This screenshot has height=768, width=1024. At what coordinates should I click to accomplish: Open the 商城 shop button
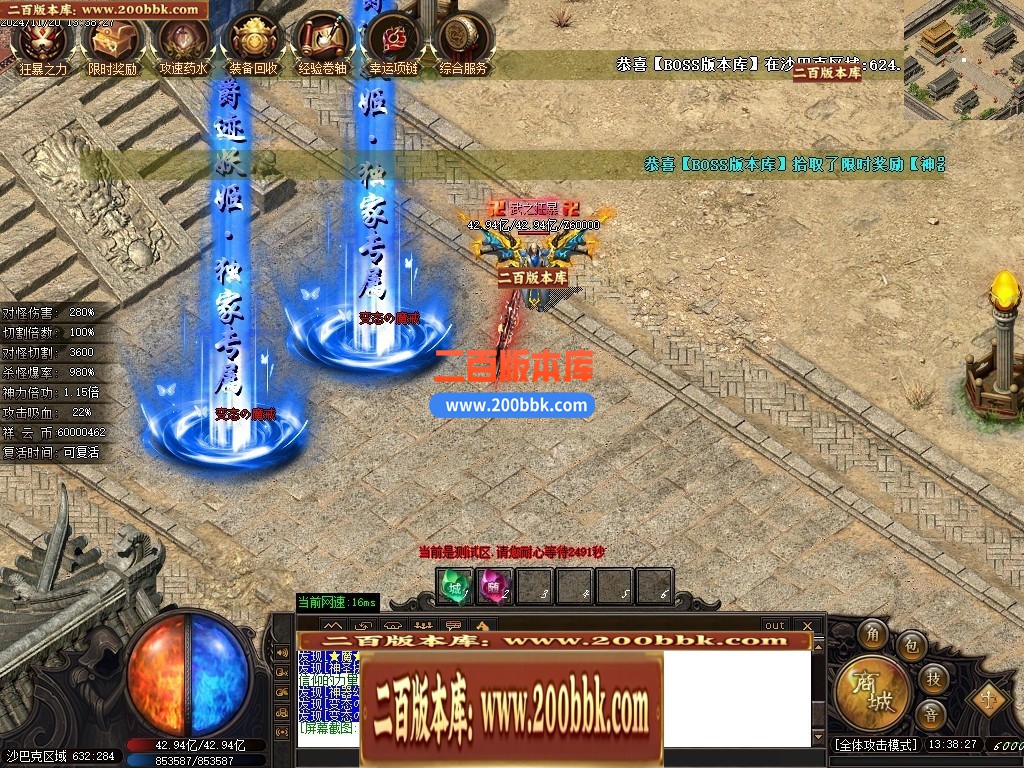pos(873,694)
